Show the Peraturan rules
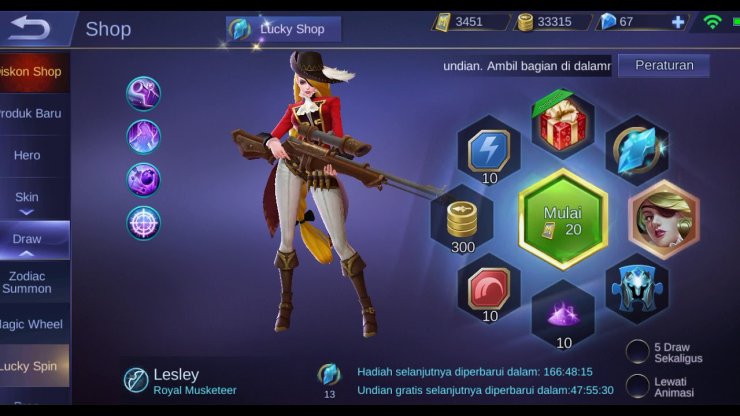 coord(663,66)
